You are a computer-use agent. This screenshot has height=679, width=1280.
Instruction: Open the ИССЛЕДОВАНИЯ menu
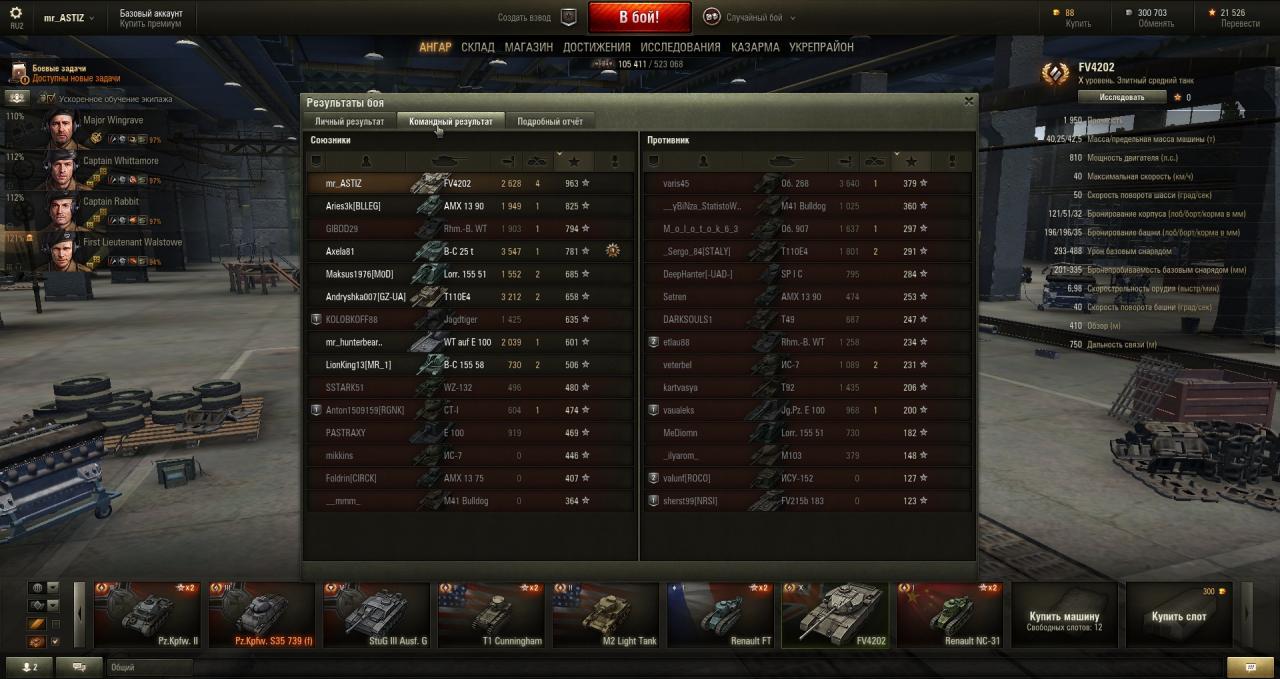(680, 47)
